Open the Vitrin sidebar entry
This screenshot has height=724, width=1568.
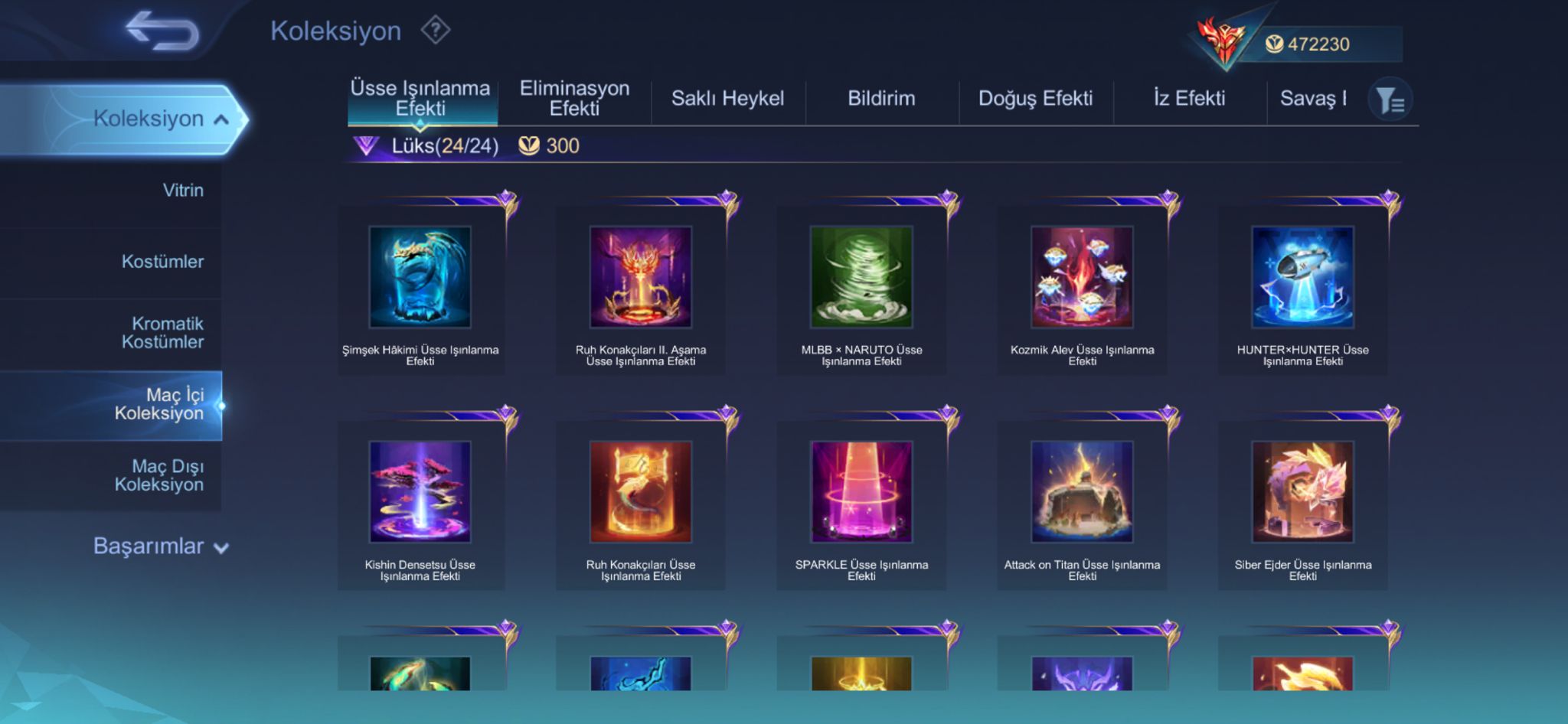(183, 191)
